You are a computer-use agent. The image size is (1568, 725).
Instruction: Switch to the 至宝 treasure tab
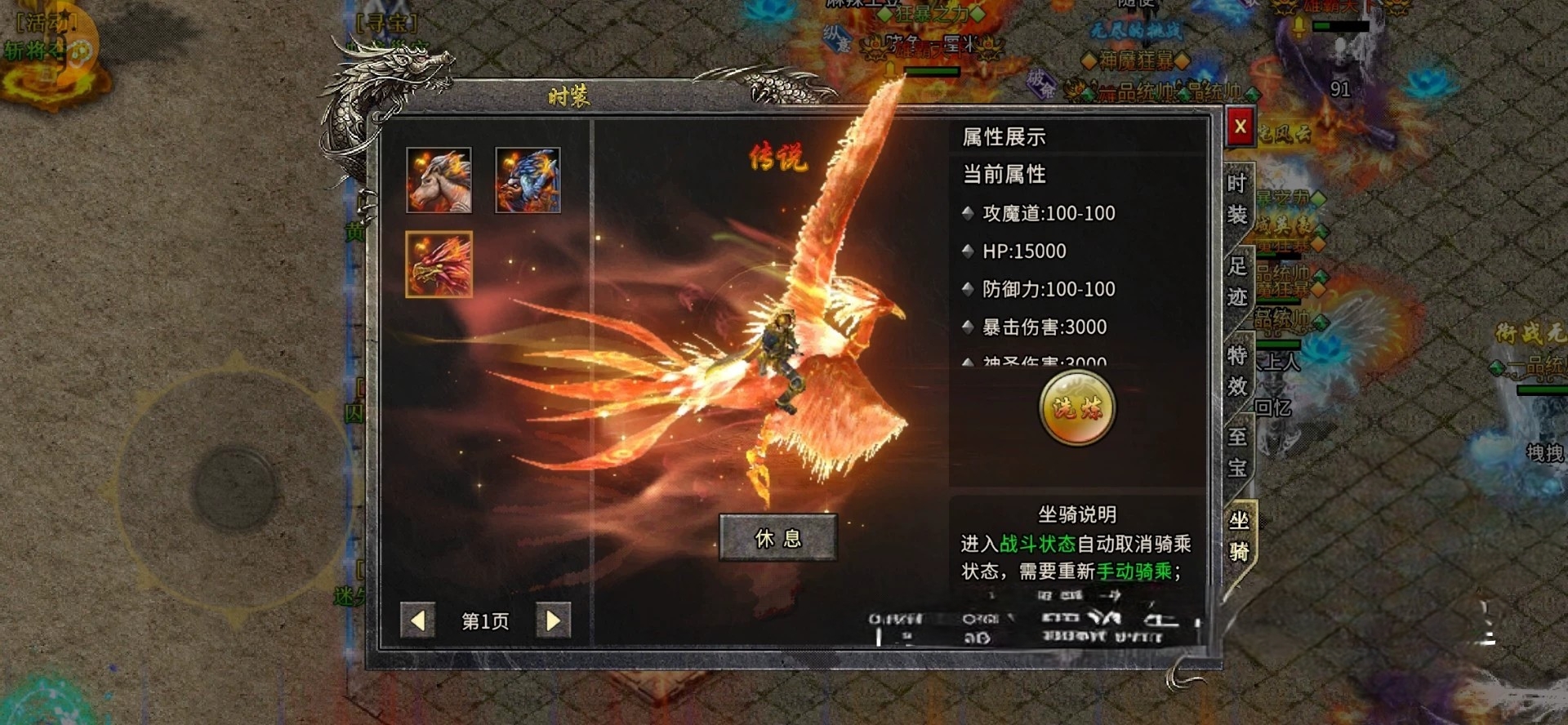(x=1237, y=452)
